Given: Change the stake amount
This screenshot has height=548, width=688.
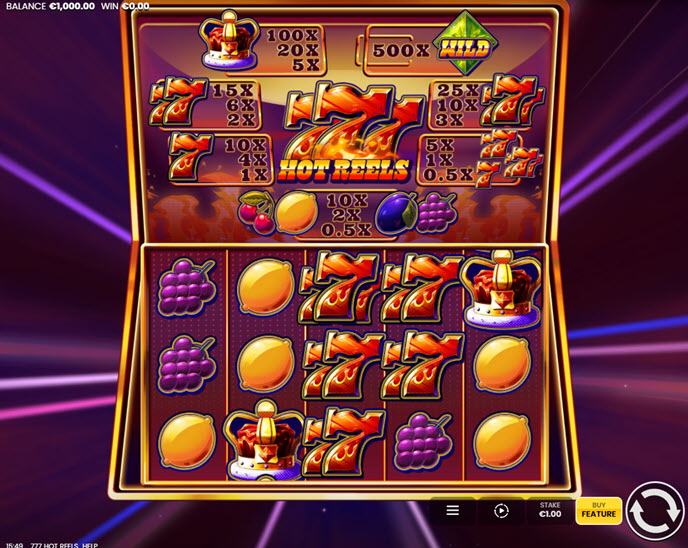Looking at the screenshot, I should point(550,510).
